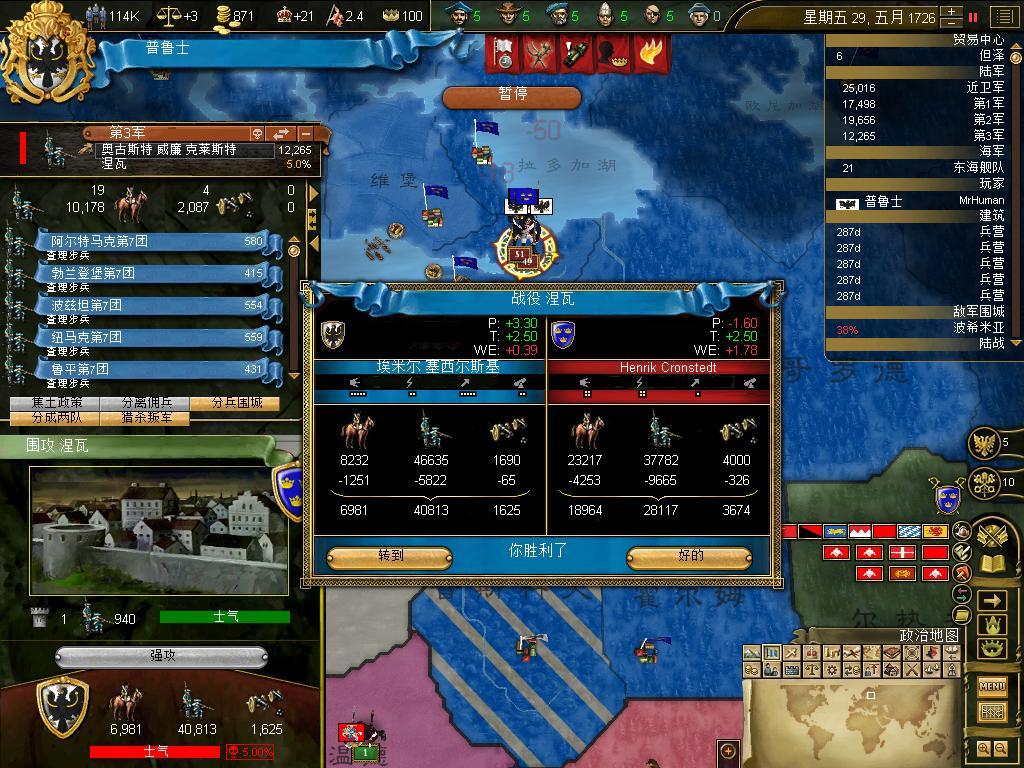Zoom in with the magnifier plus button

tap(983, 748)
